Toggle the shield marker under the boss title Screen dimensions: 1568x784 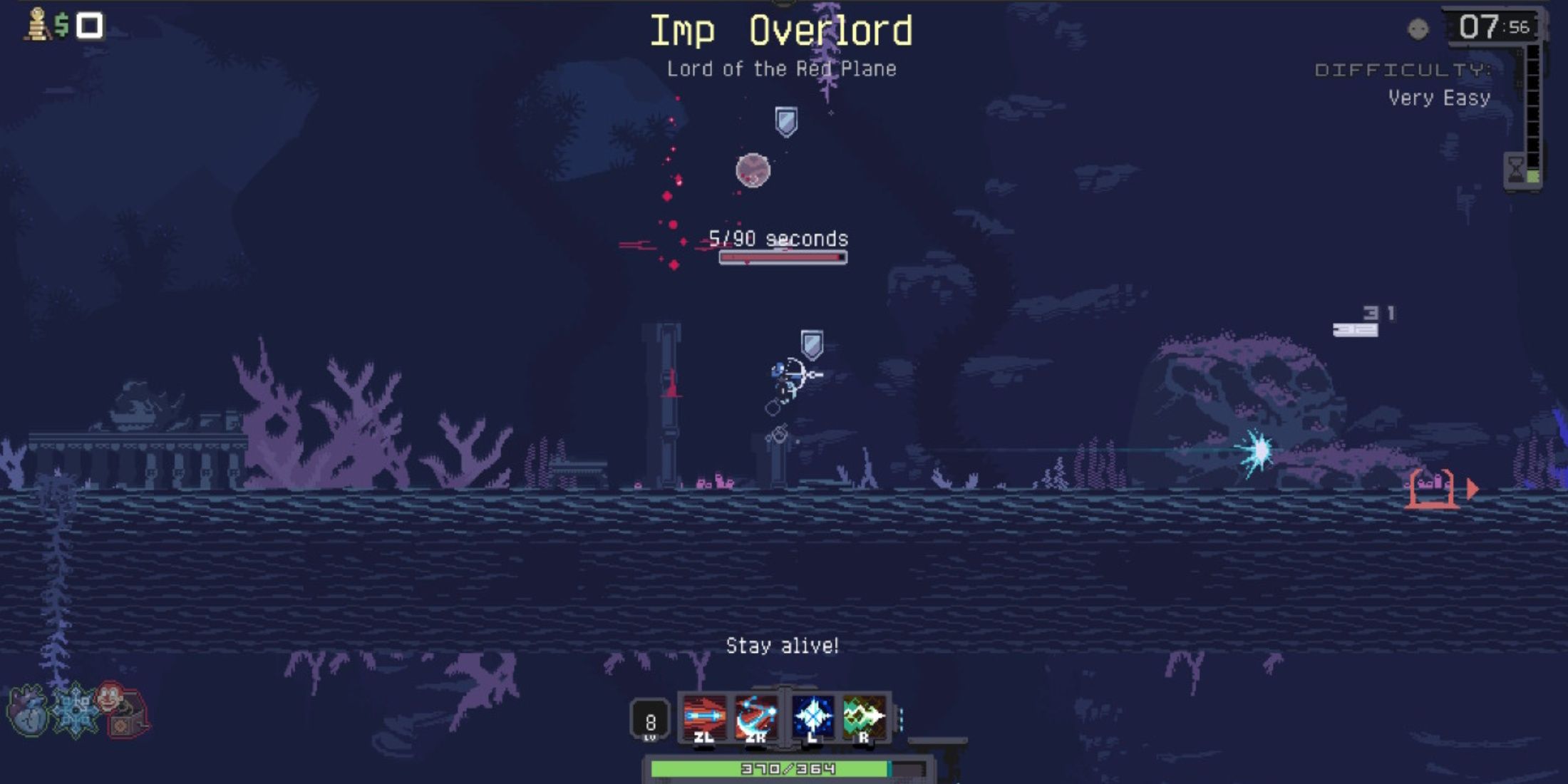(785, 118)
